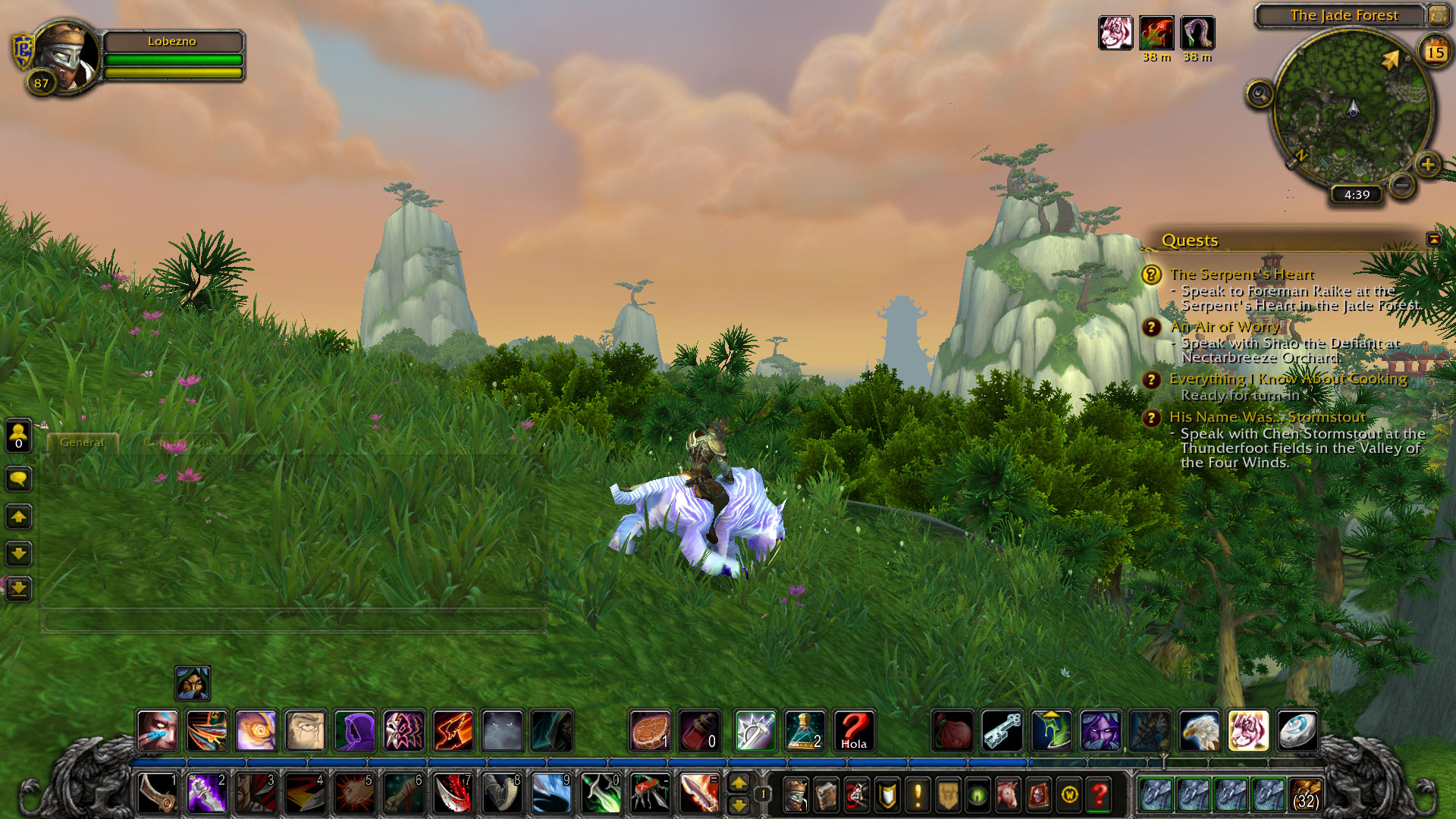Image resolution: width=1456 pixels, height=819 pixels.
Task: Open the His Name Was... Stormstout quest
Action: (x=1266, y=417)
